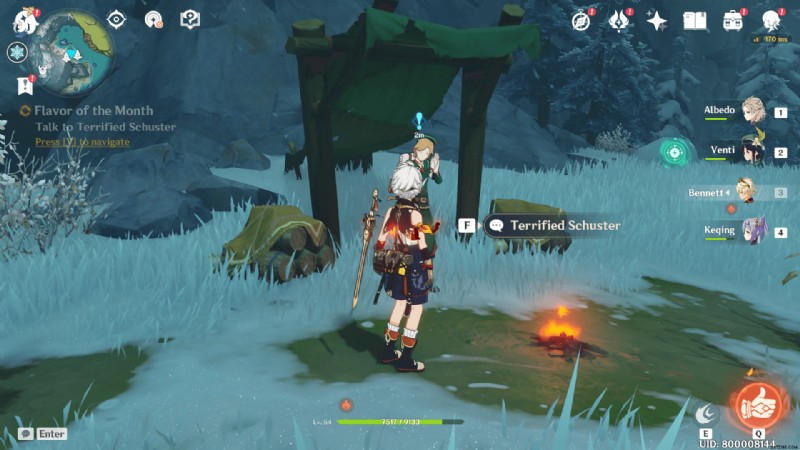
Task: Open the tutorial book question-mark icon
Action: click(189, 19)
